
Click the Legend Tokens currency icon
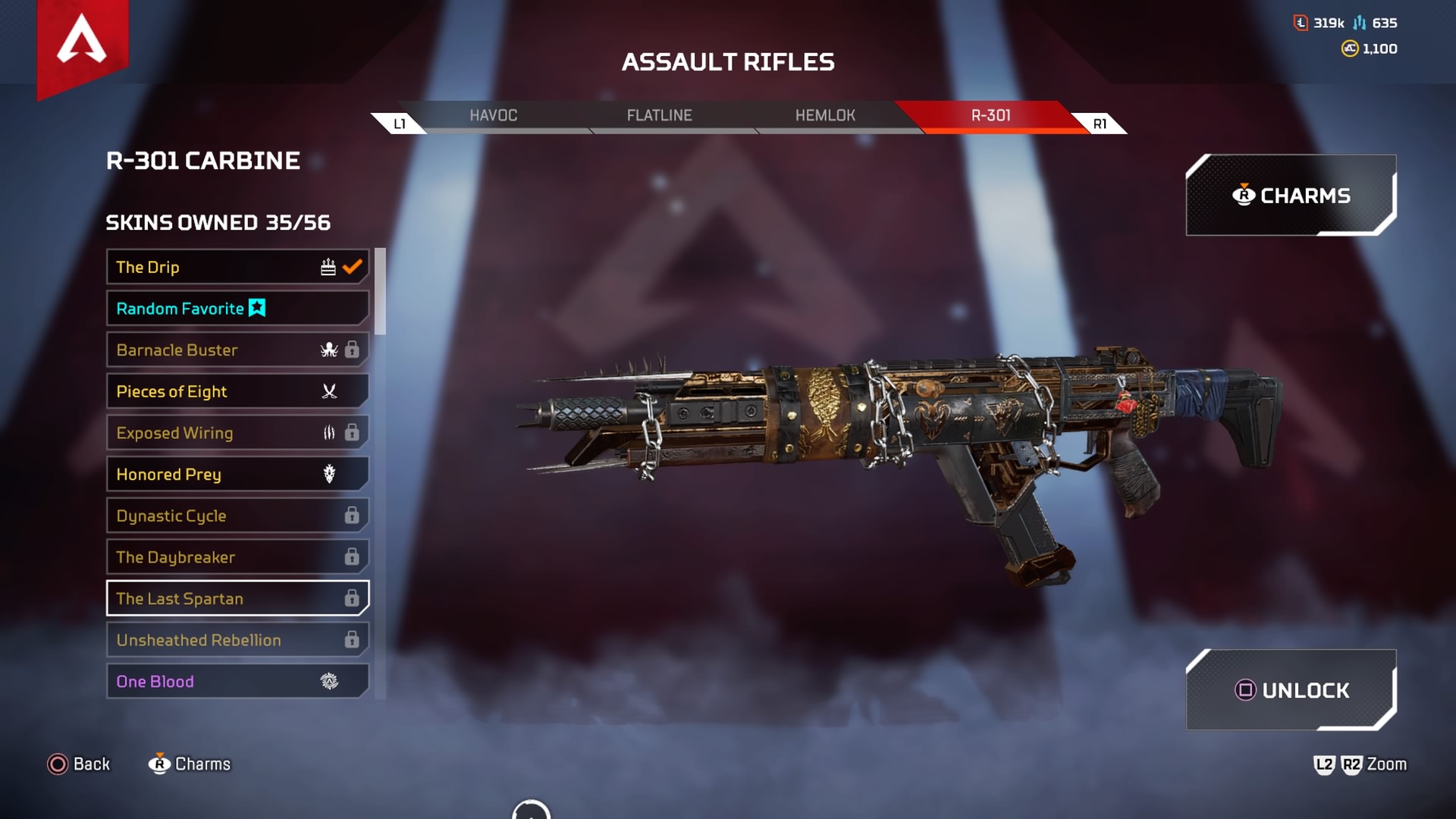tap(1299, 23)
